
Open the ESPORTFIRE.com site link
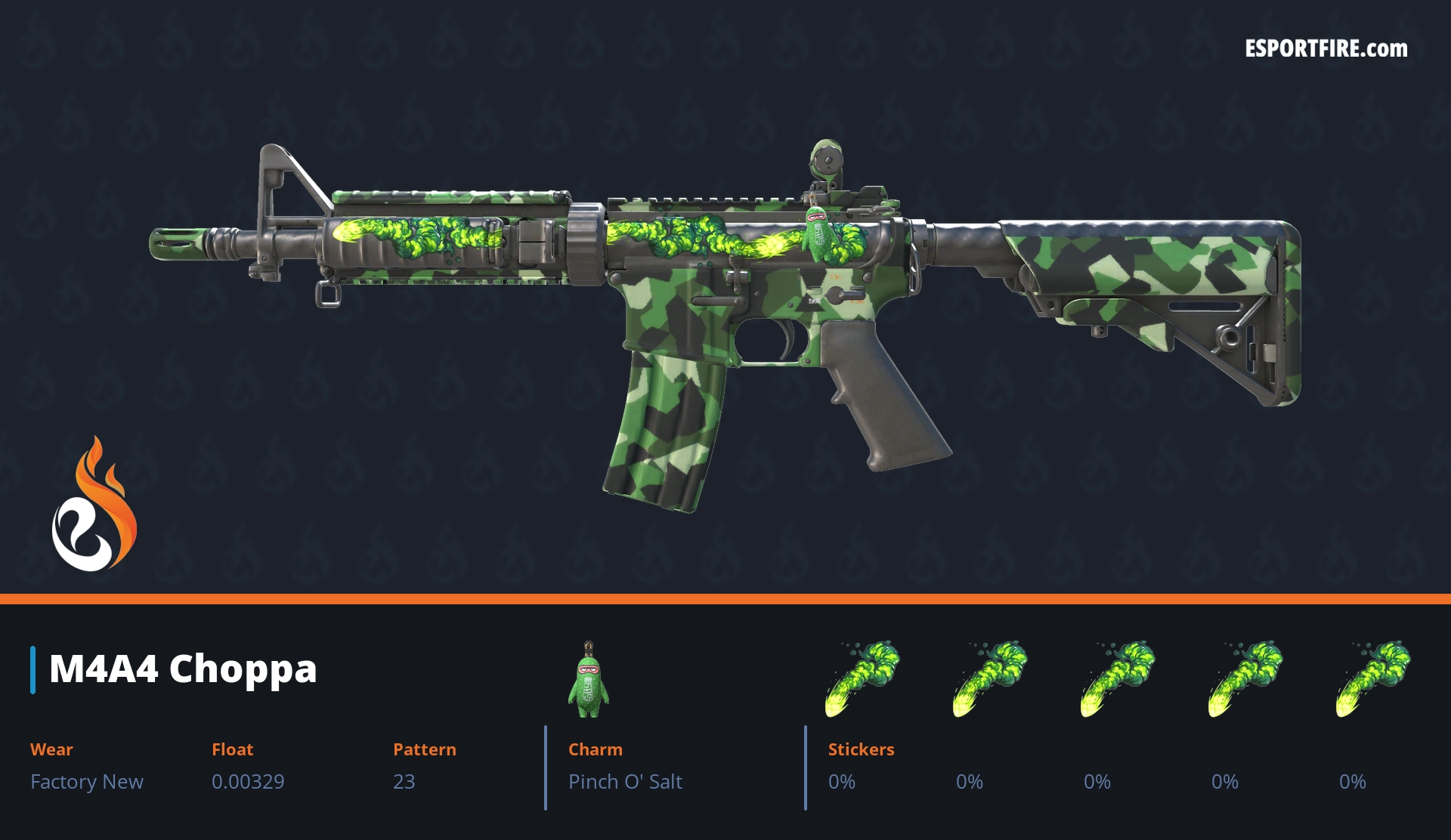(x=1326, y=49)
